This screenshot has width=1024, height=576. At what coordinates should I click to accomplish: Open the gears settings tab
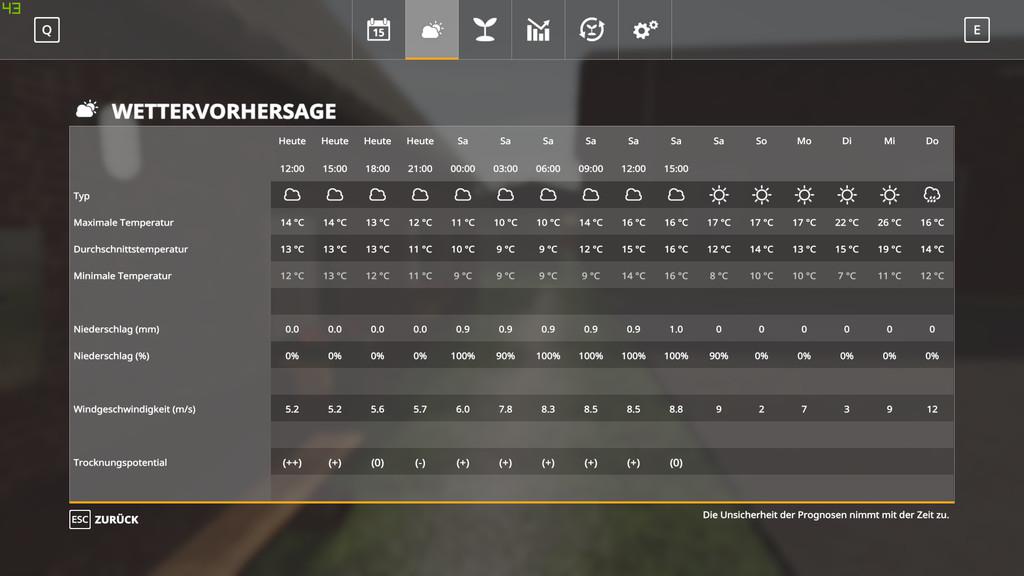[645, 30]
